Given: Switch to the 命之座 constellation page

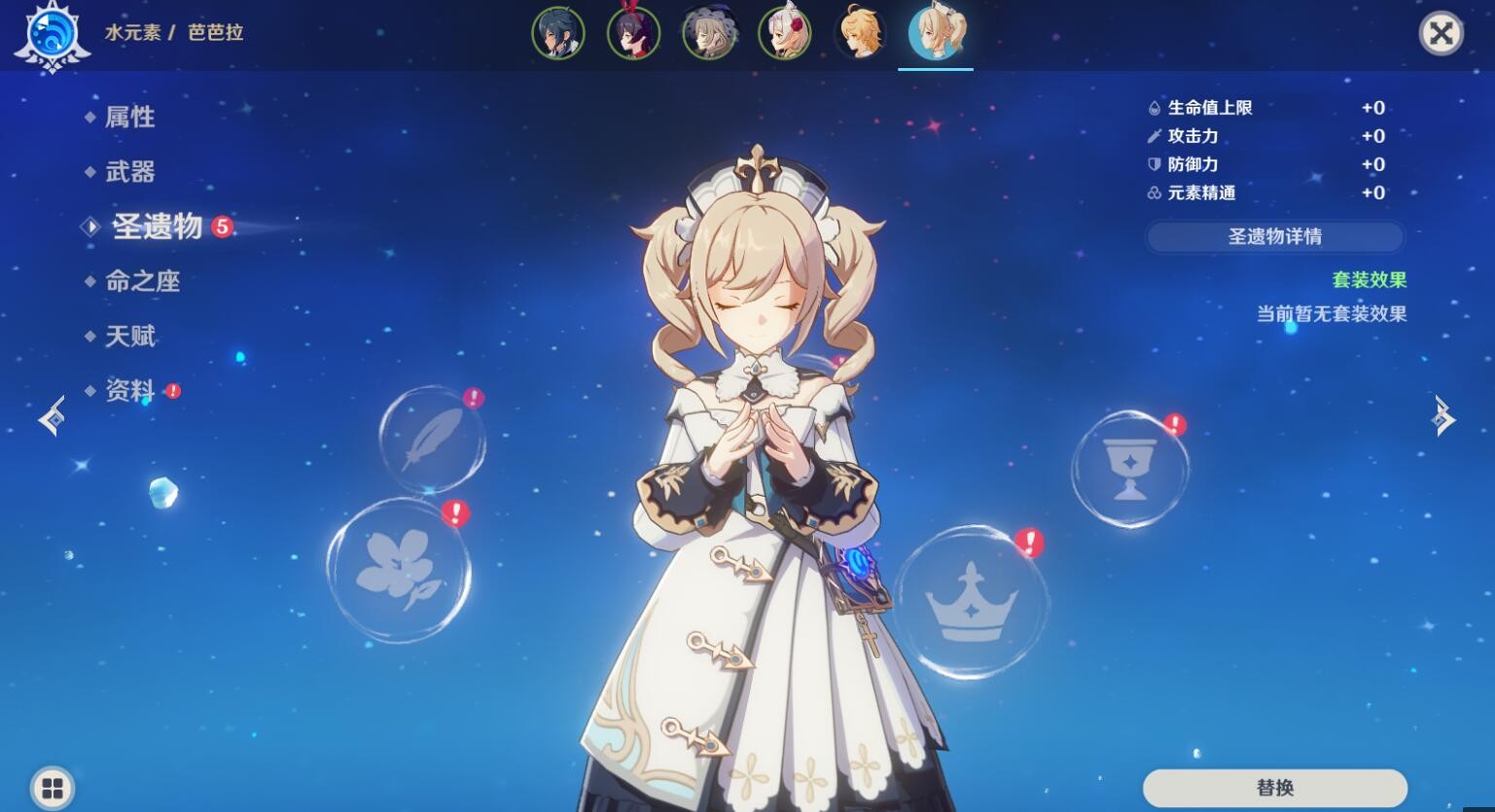Looking at the screenshot, I should coord(142,282).
